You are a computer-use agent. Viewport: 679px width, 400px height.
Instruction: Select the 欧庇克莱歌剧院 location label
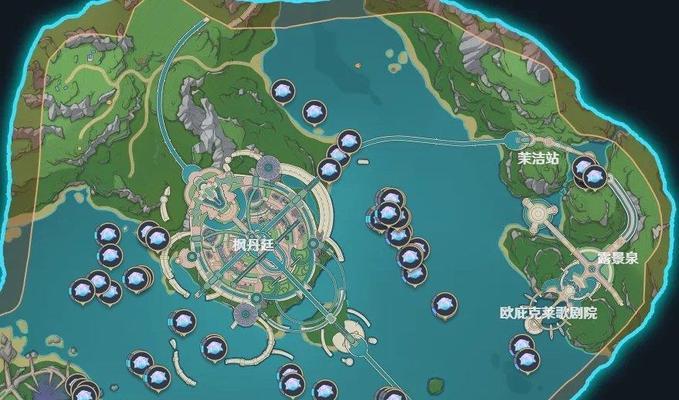click(548, 311)
